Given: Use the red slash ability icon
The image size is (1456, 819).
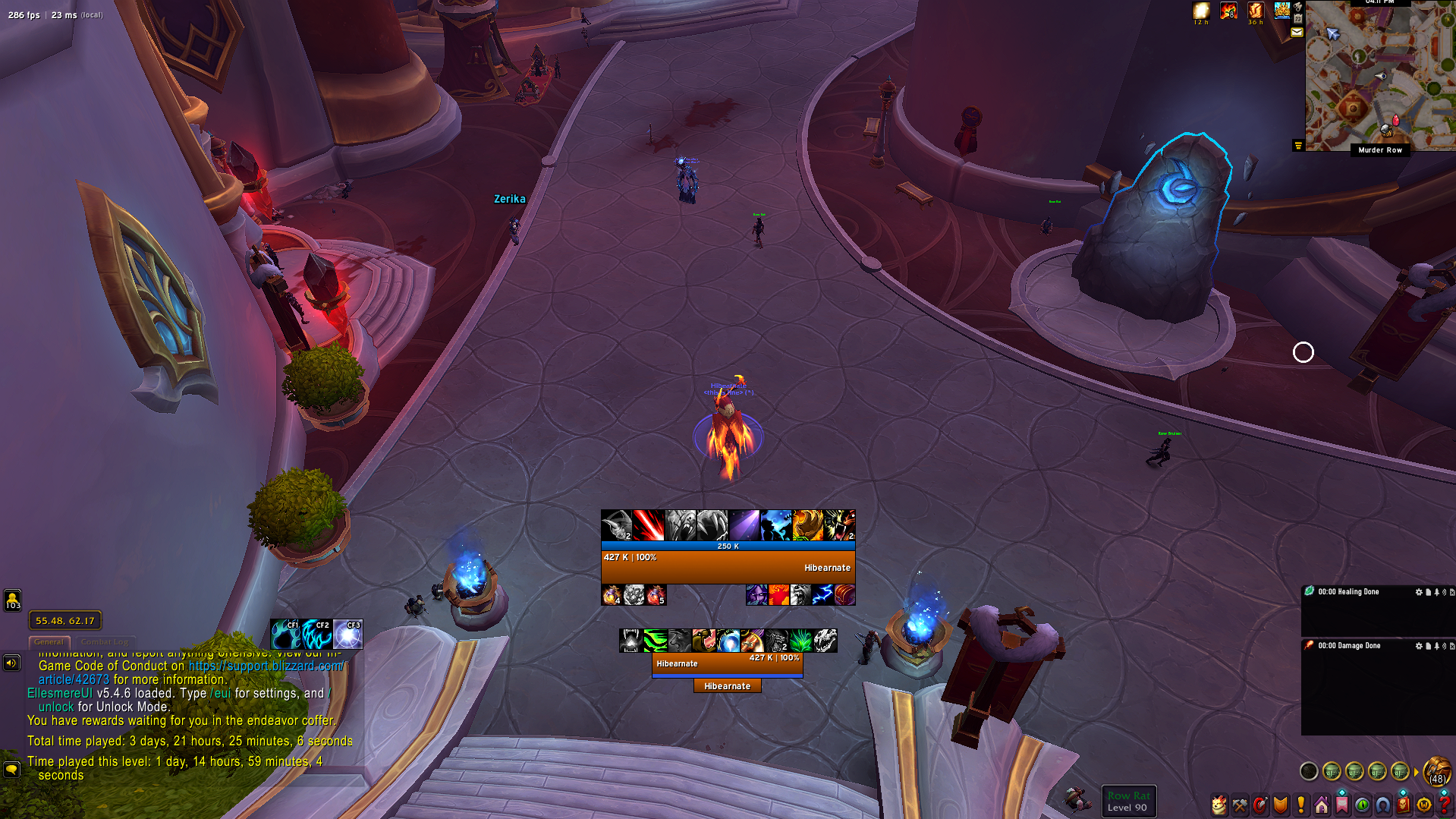Looking at the screenshot, I should tap(649, 525).
